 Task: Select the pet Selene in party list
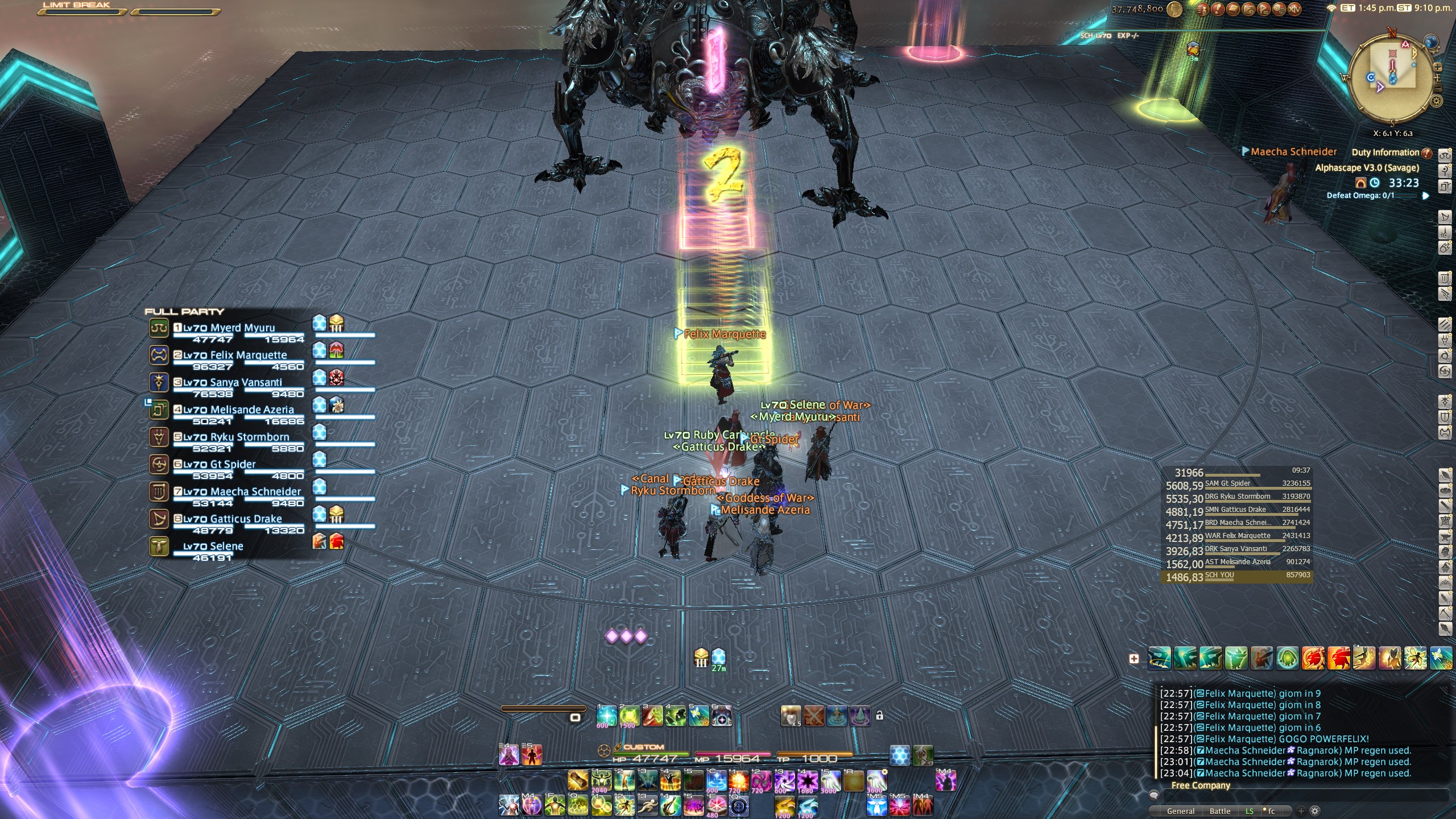pyautogui.click(x=213, y=546)
